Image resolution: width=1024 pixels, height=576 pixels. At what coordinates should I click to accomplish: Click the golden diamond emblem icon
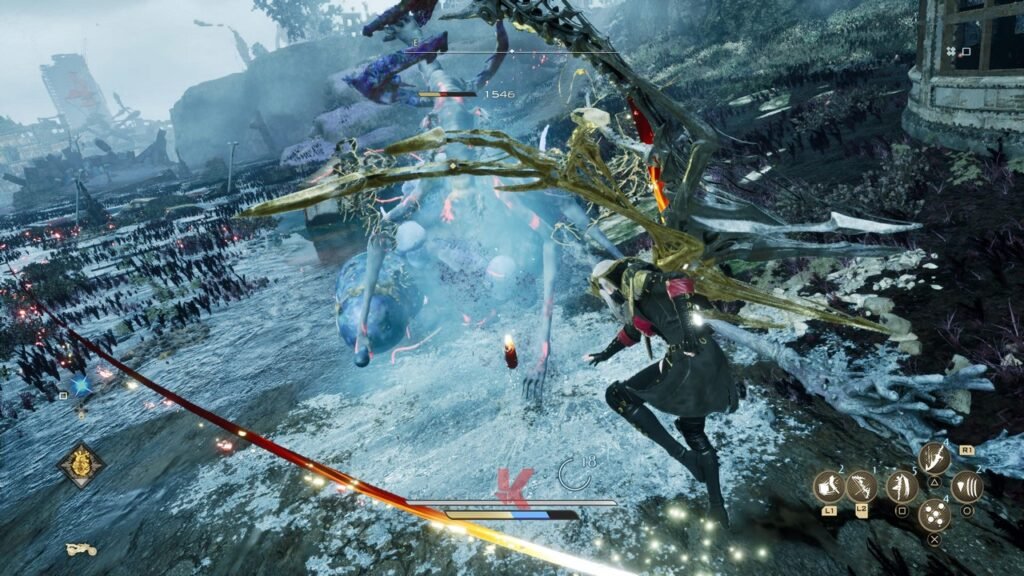click(81, 465)
